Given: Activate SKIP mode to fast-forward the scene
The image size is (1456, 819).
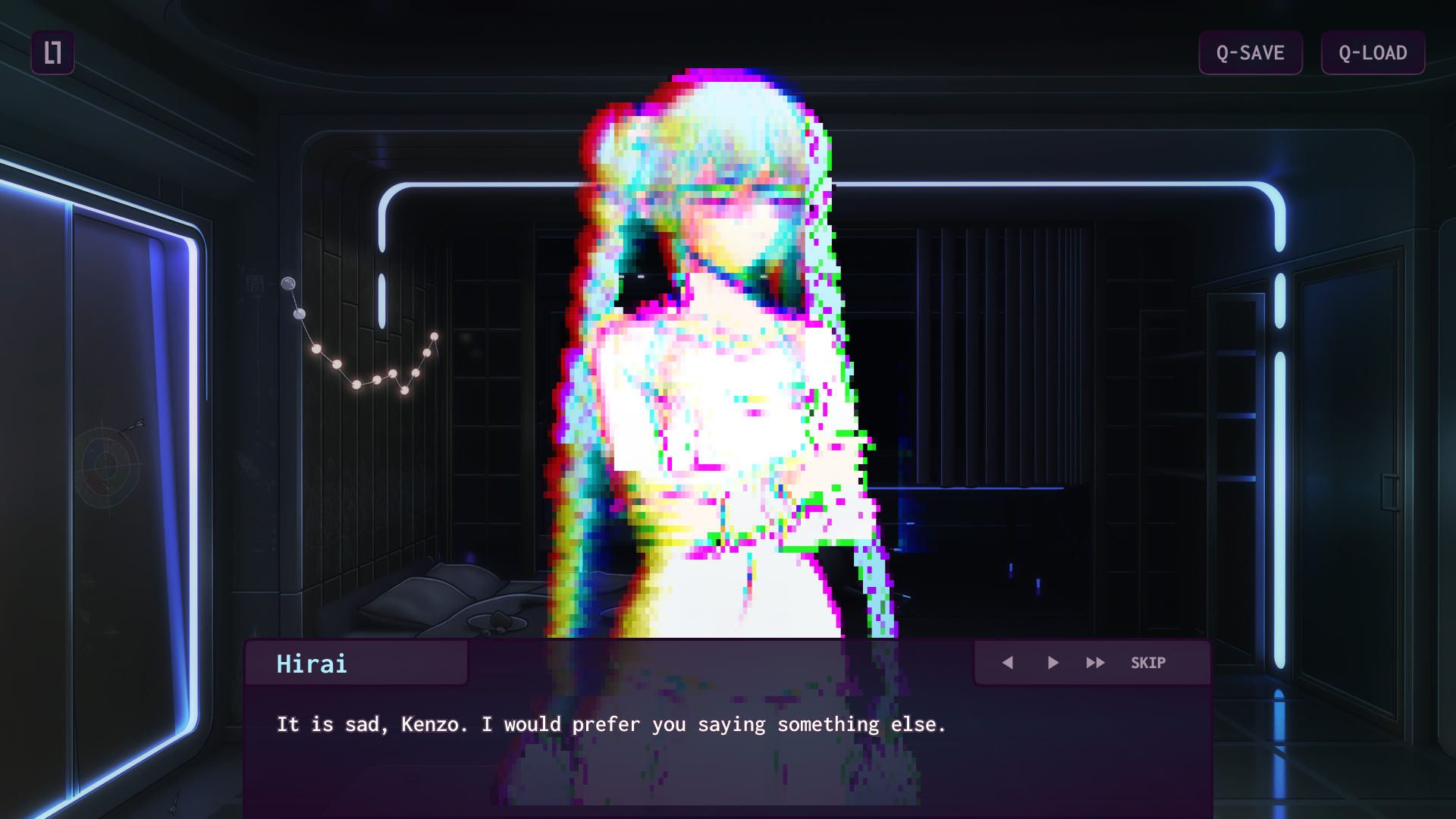Looking at the screenshot, I should (1147, 662).
